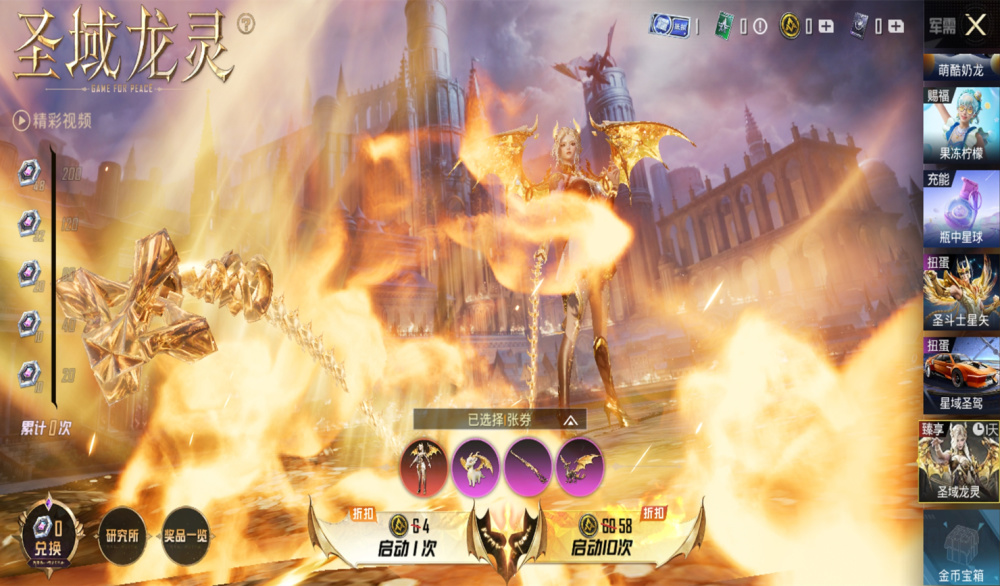The height and width of the screenshot is (586, 1000).
Task: Open the 研究所 research lab
Action: tap(124, 537)
